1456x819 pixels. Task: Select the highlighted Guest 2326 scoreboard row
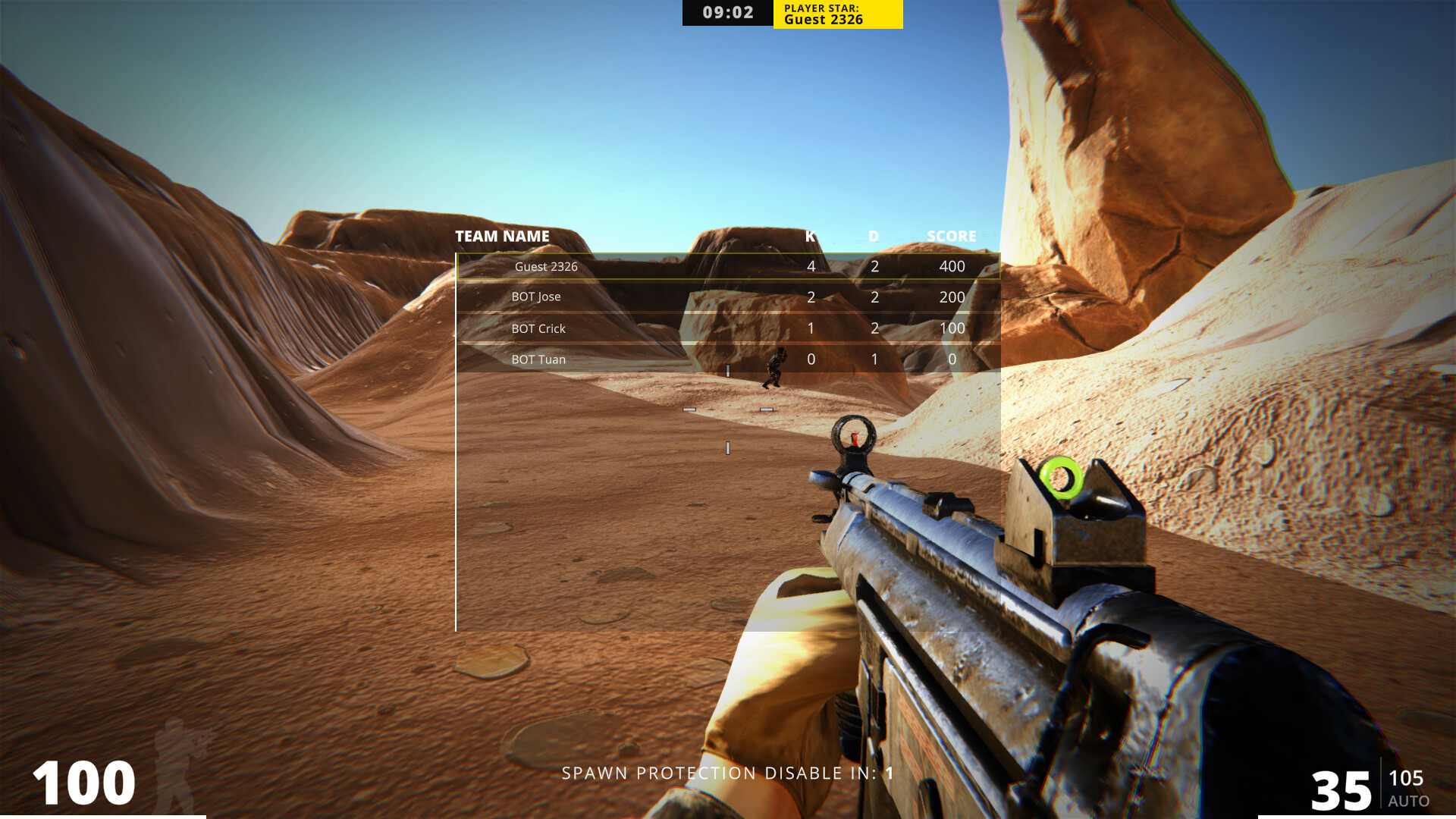728,267
